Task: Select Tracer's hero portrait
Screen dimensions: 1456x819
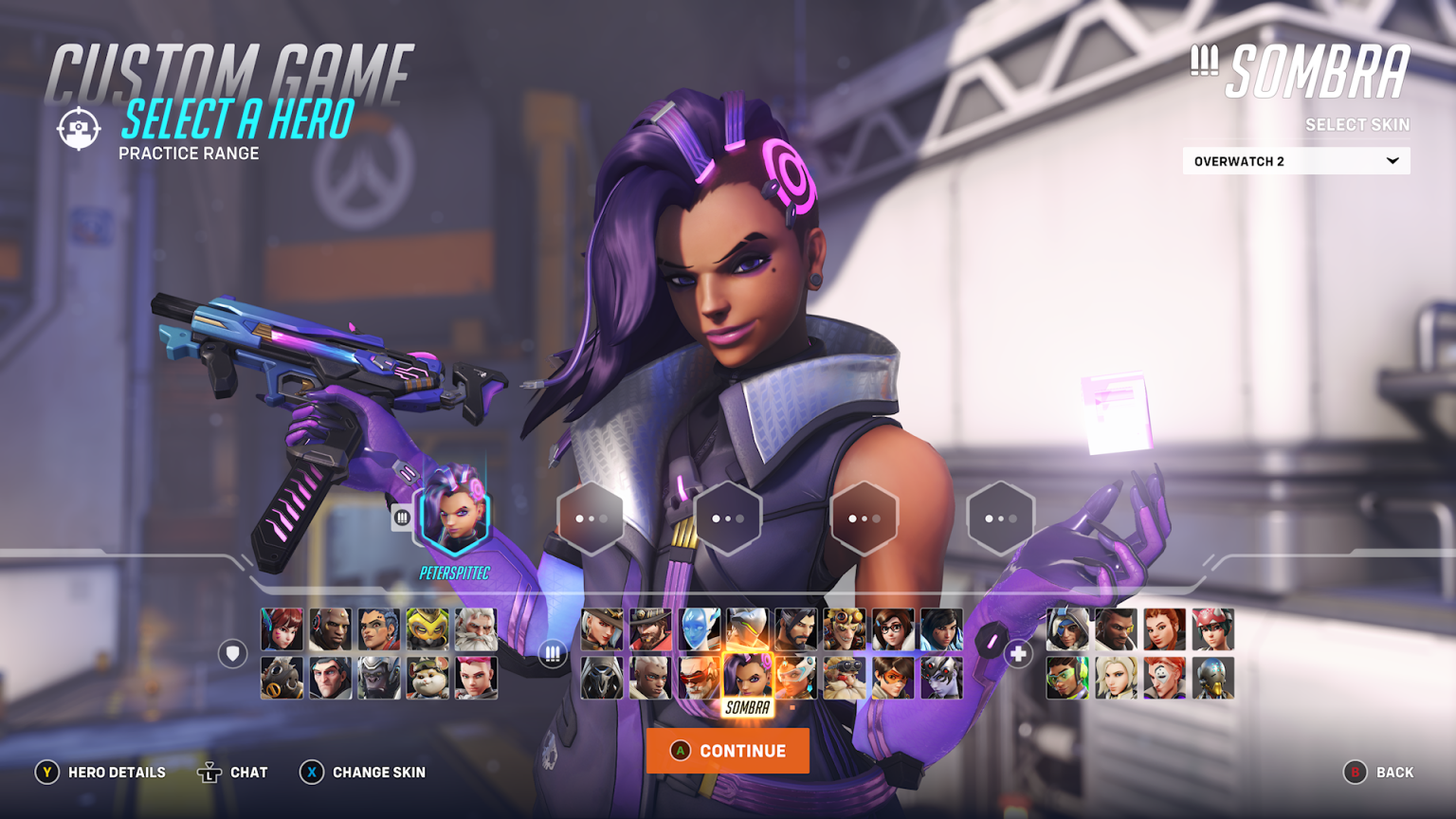Action: [x=893, y=678]
